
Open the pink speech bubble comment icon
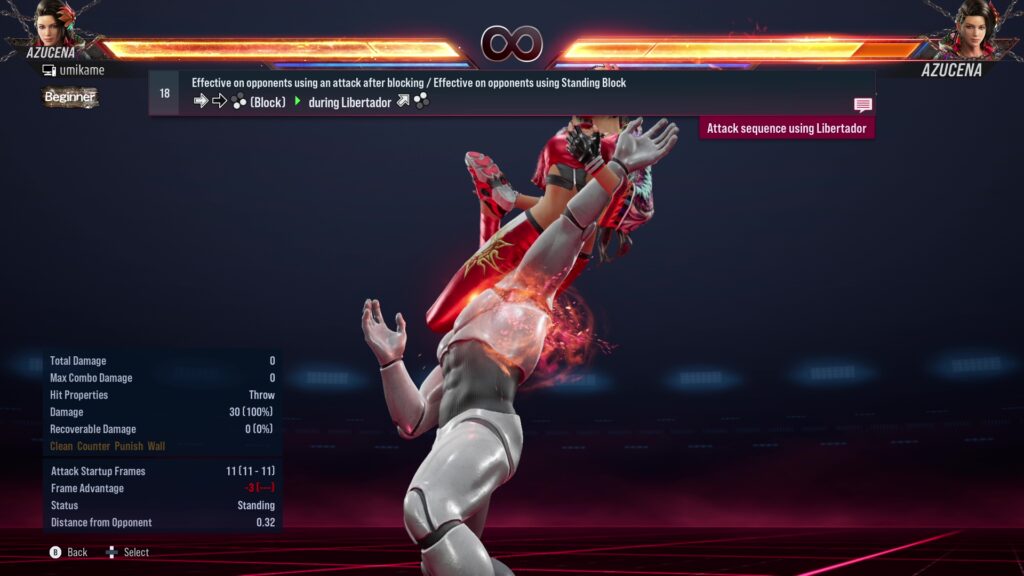point(863,105)
